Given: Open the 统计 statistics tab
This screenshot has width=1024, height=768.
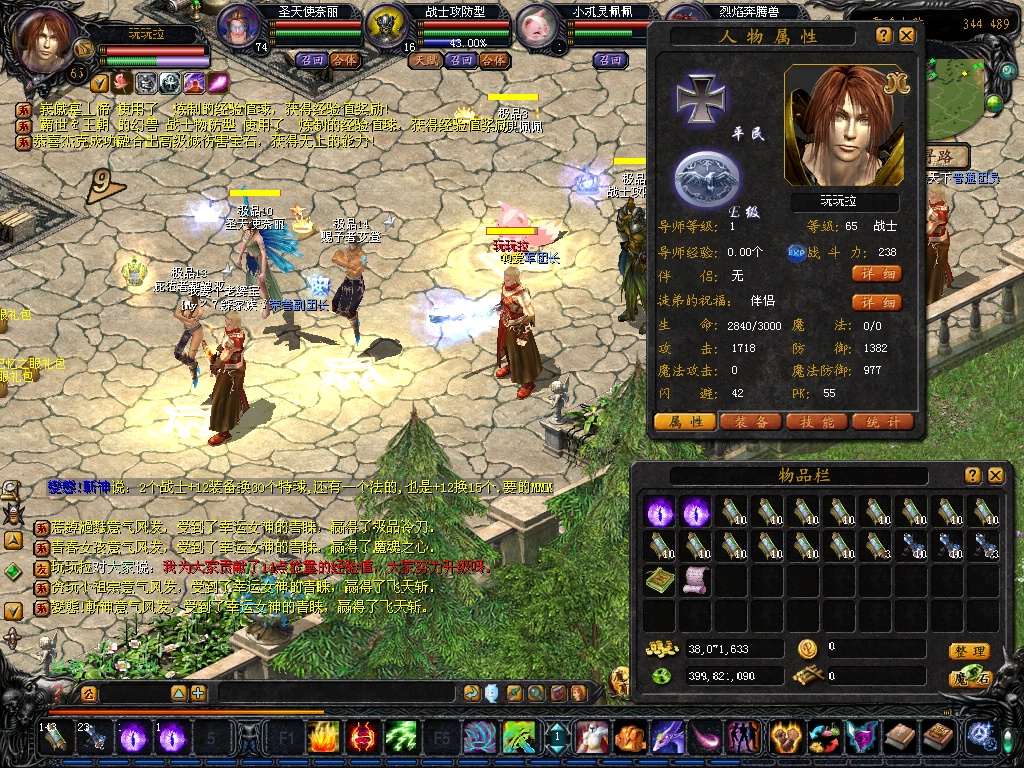Looking at the screenshot, I should tap(881, 422).
